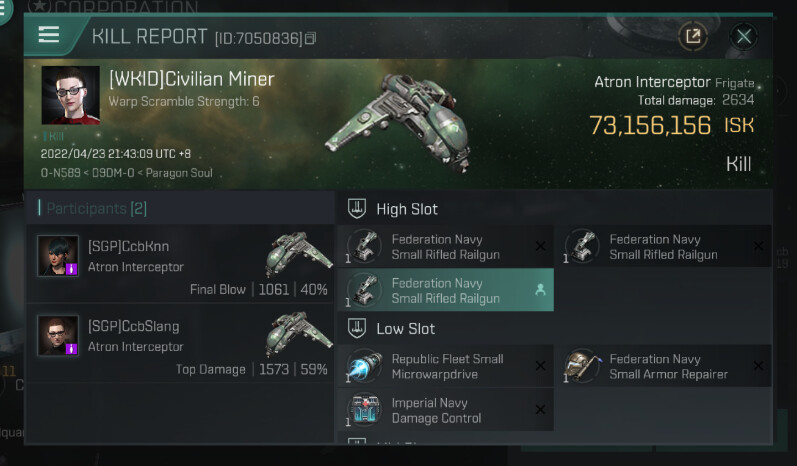Select the Republic Fleet Small Microwarpdrive module

pos(445,367)
